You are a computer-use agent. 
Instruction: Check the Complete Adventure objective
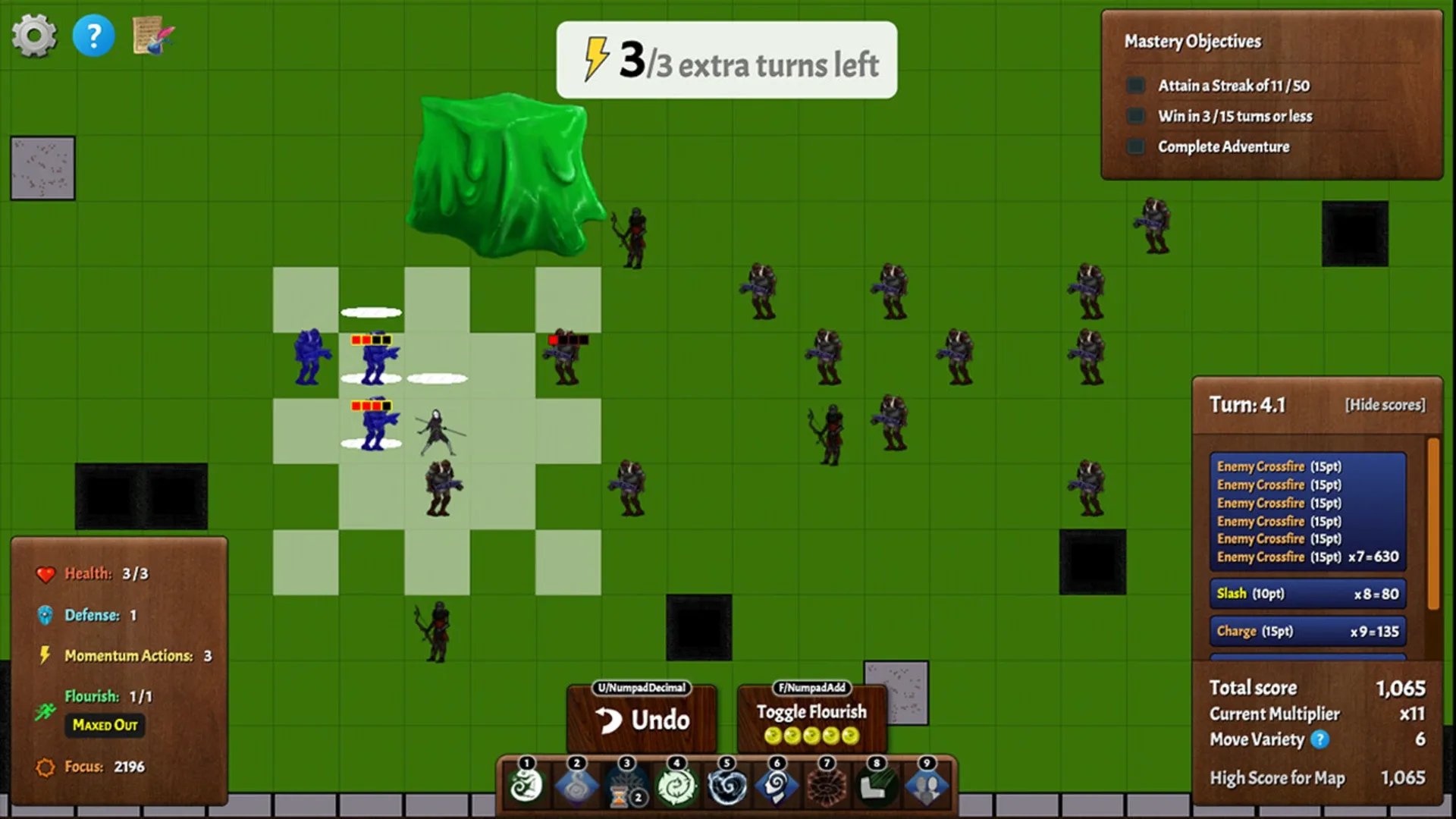pos(1135,145)
